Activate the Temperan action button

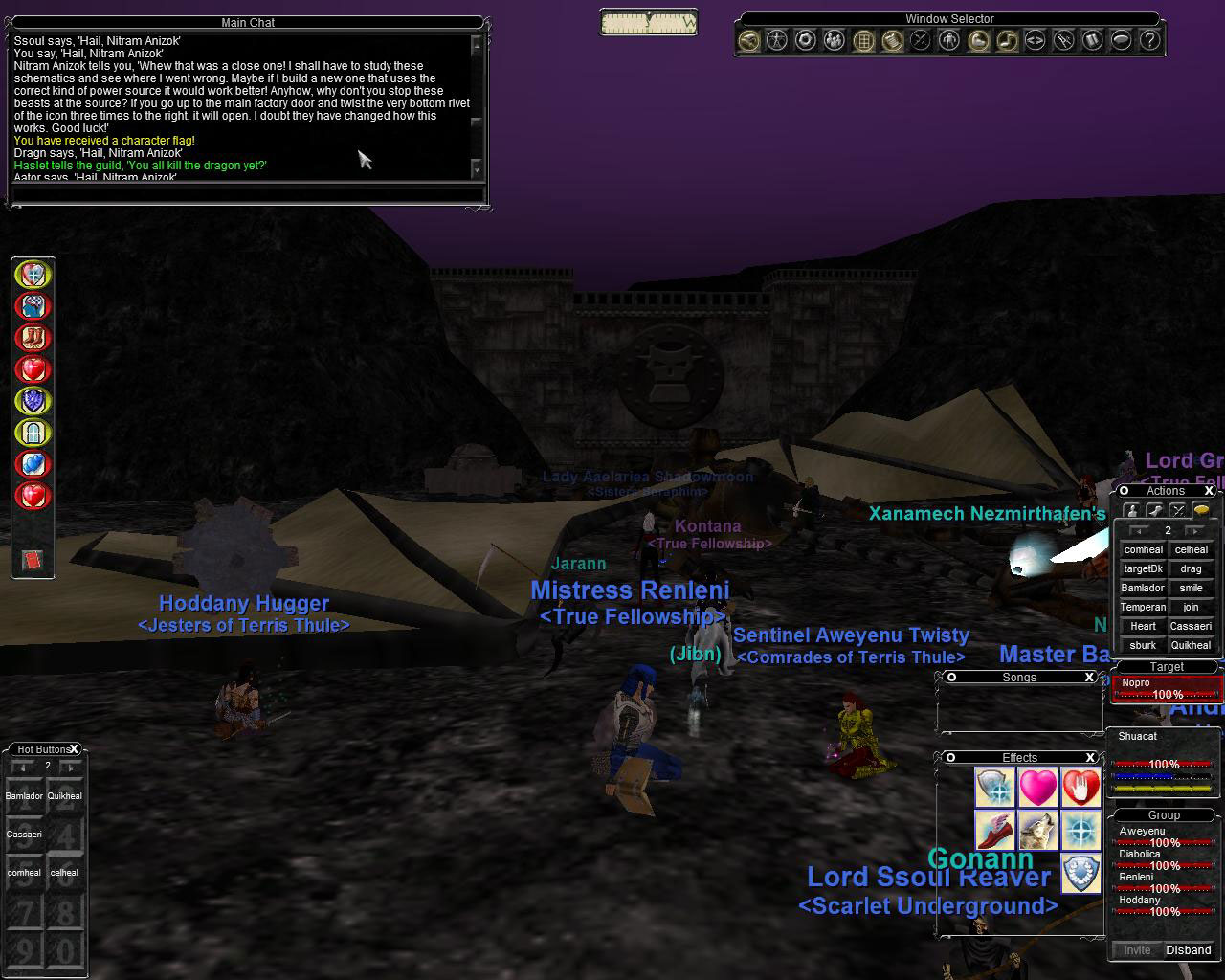click(x=1143, y=607)
